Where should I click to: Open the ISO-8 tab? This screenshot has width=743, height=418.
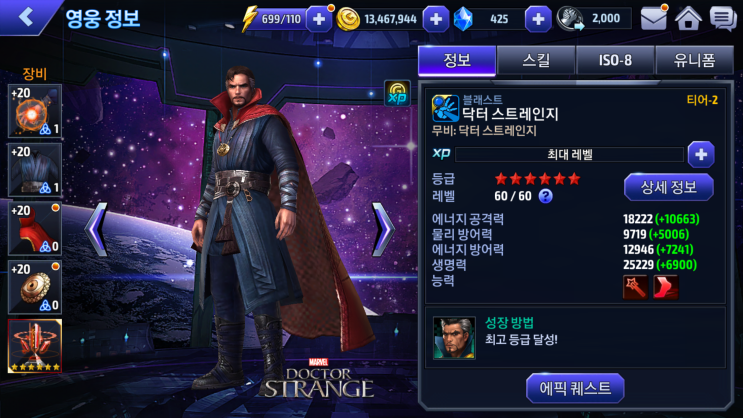click(x=614, y=60)
